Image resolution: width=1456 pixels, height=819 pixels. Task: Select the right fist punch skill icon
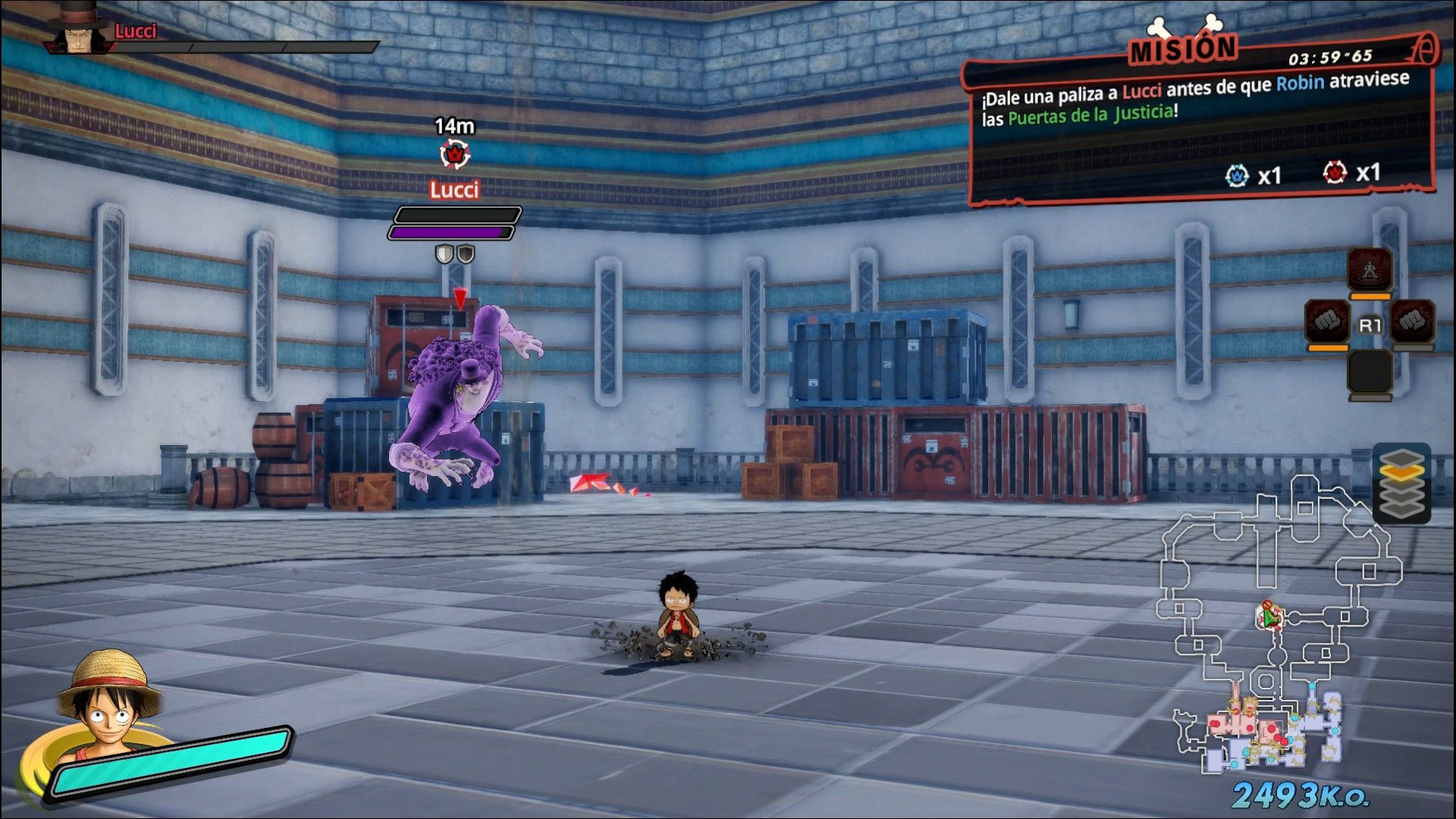tap(1413, 322)
